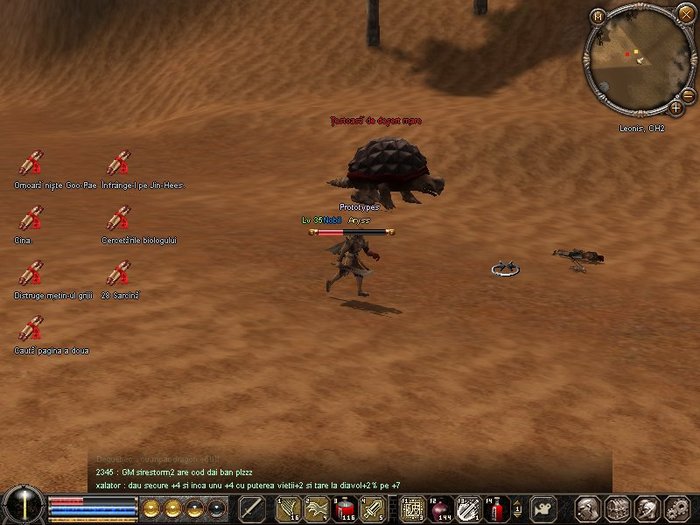
Task: Open the 'Cina' quest scroll
Action: (x=32, y=218)
